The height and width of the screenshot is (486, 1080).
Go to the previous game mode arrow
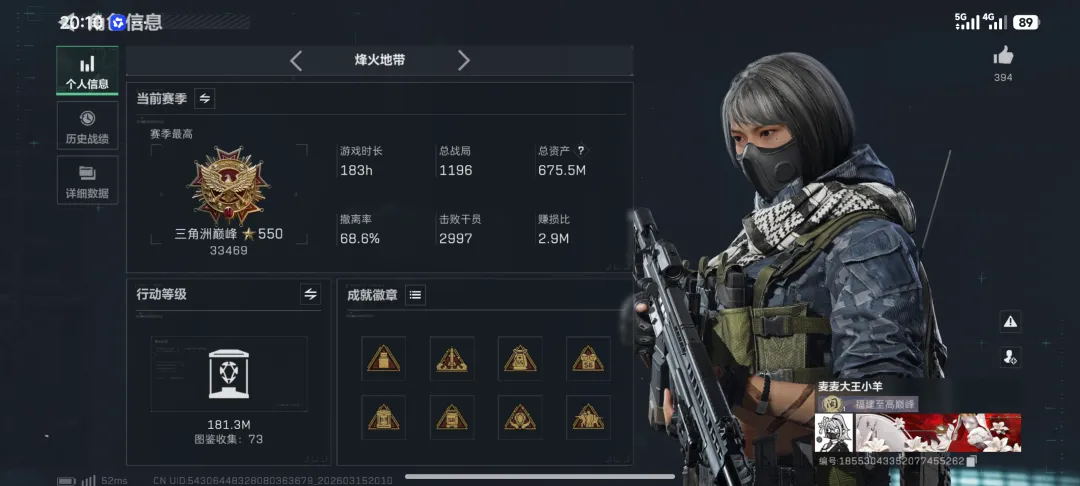click(296, 61)
